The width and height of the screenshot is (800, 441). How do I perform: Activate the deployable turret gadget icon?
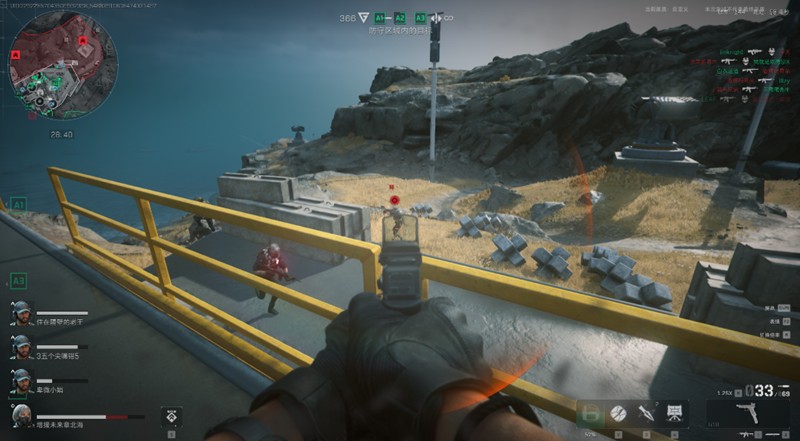[x=675, y=412]
